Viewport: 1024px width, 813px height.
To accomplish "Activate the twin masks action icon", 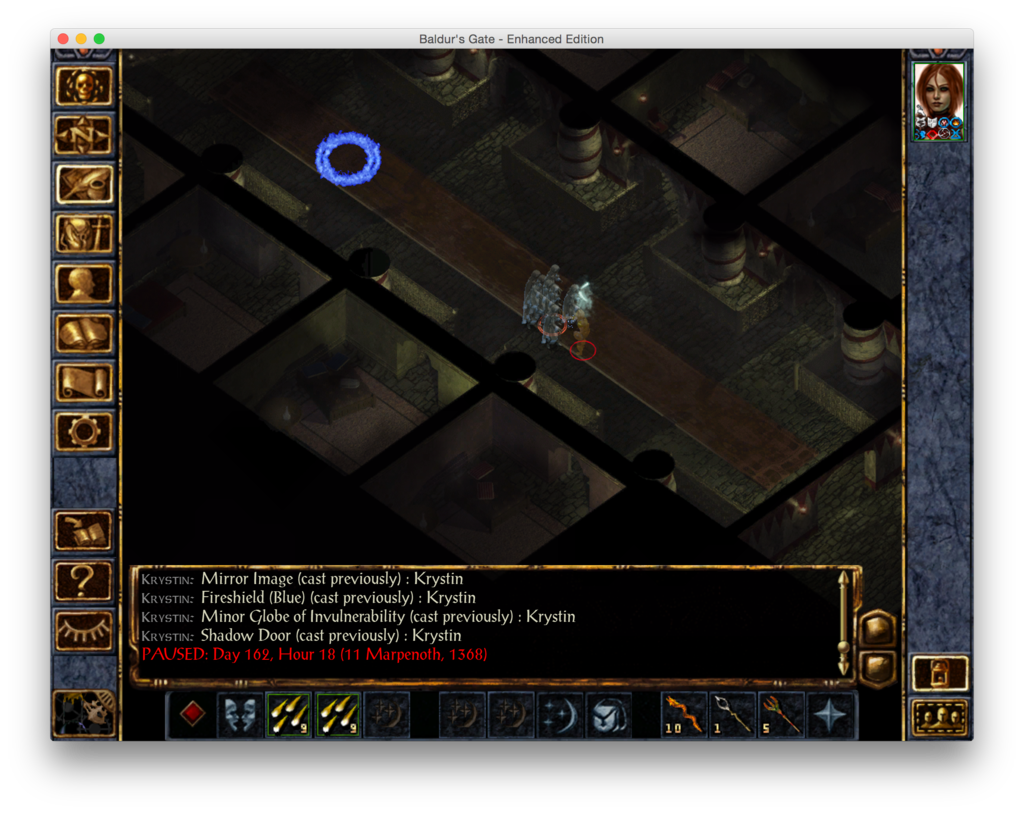I will click(x=241, y=714).
